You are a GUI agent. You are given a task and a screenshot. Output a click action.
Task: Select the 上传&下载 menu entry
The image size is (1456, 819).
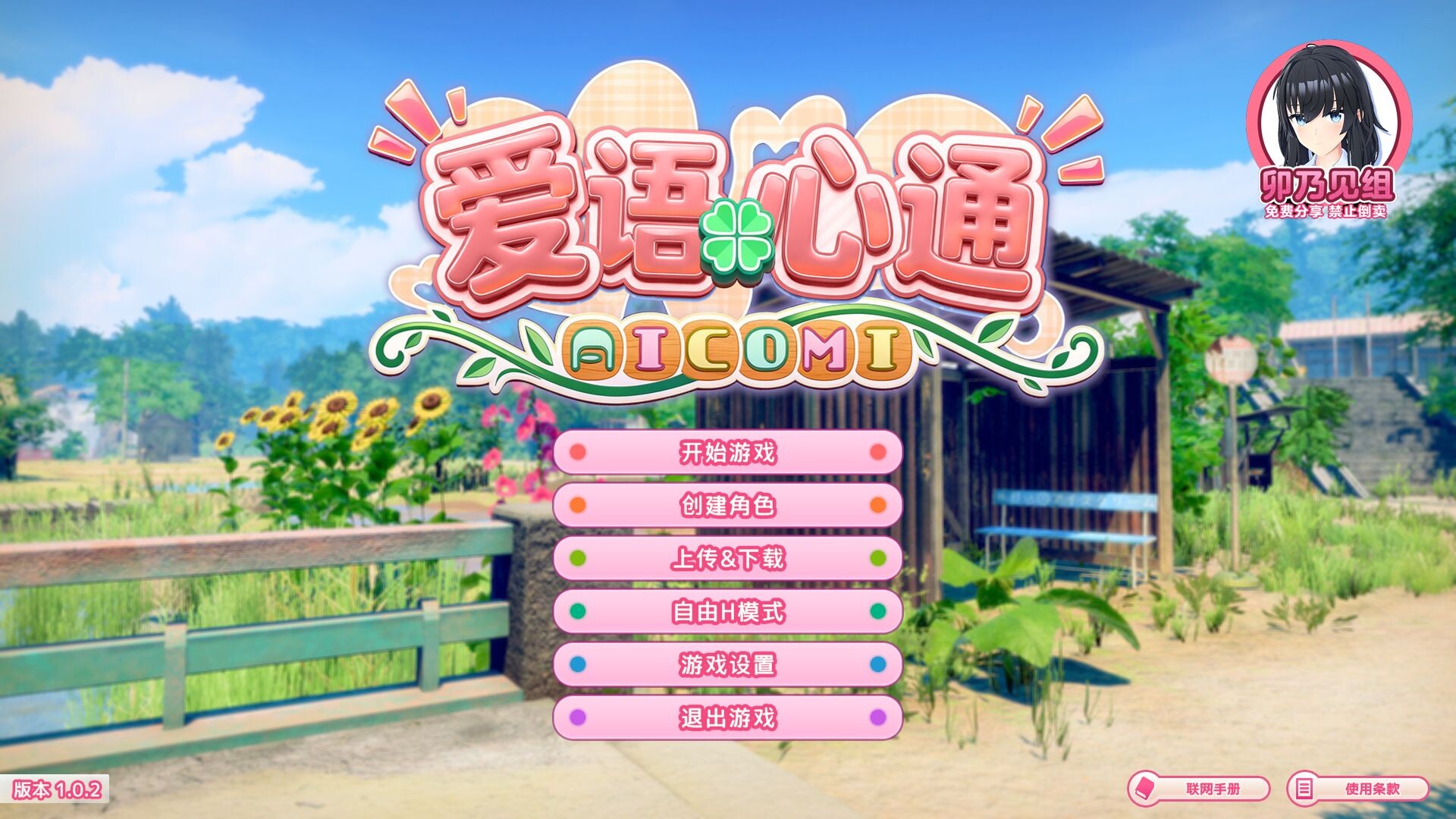(x=727, y=559)
